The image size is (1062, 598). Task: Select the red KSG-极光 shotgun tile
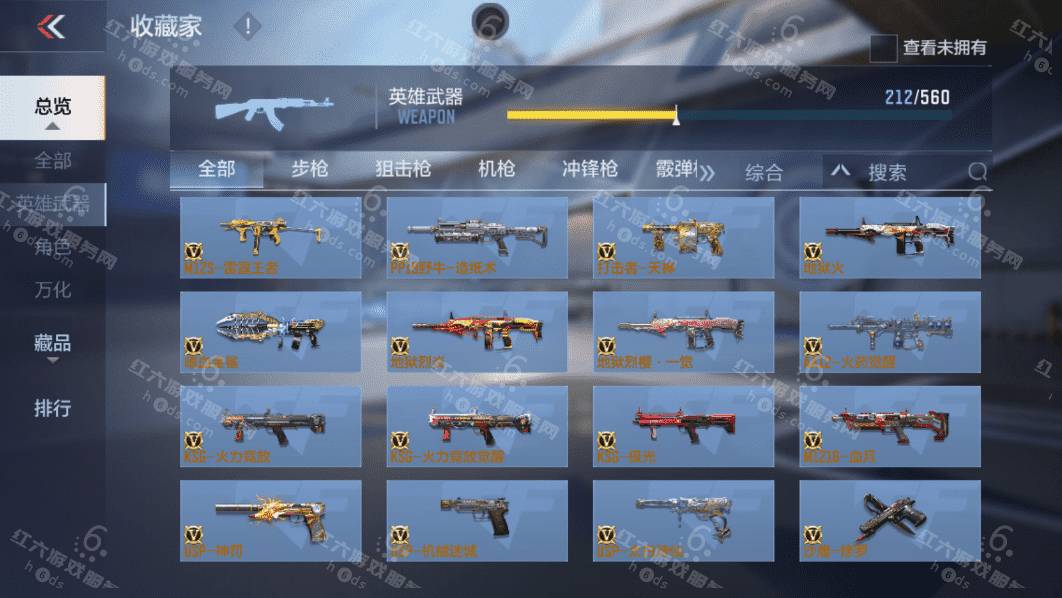coord(683,426)
